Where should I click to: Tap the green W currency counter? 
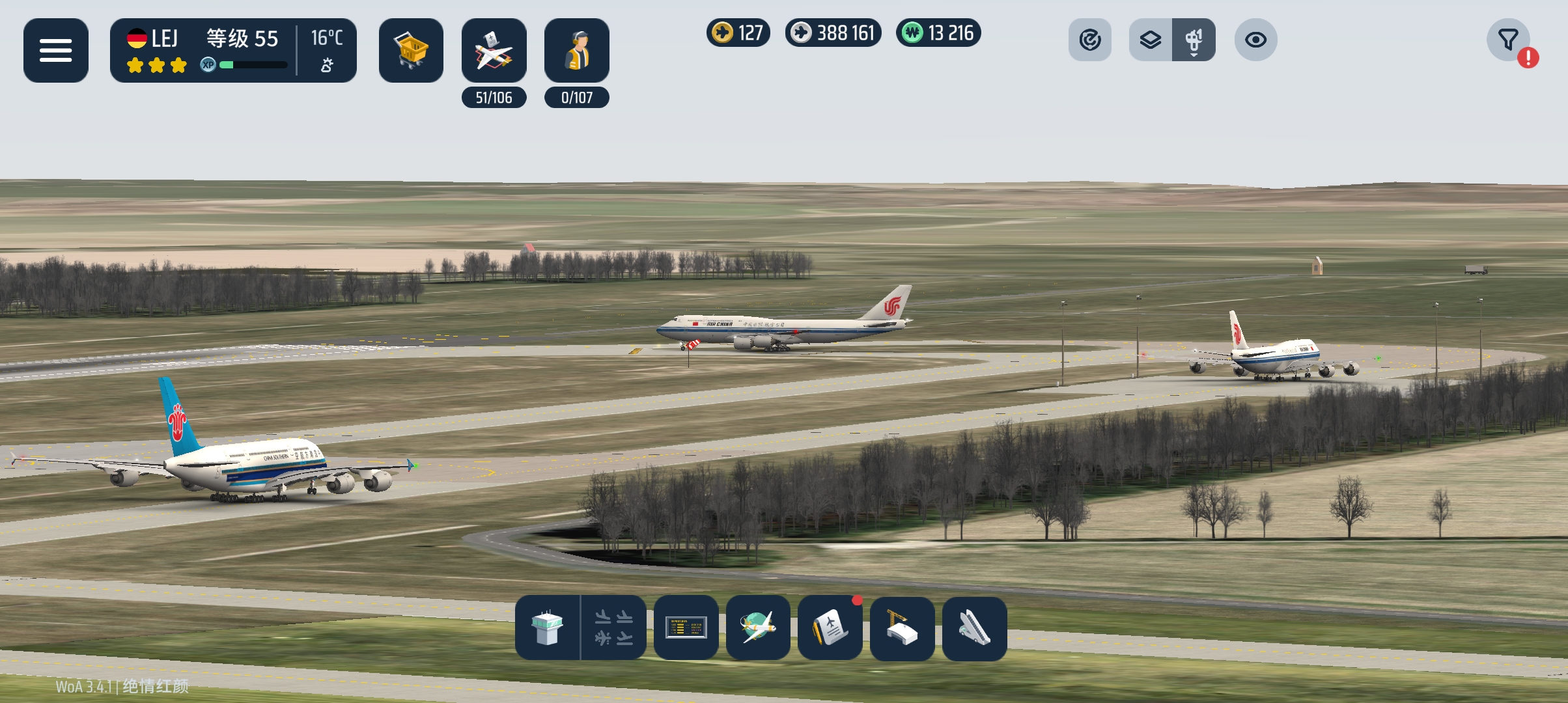tap(938, 33)
